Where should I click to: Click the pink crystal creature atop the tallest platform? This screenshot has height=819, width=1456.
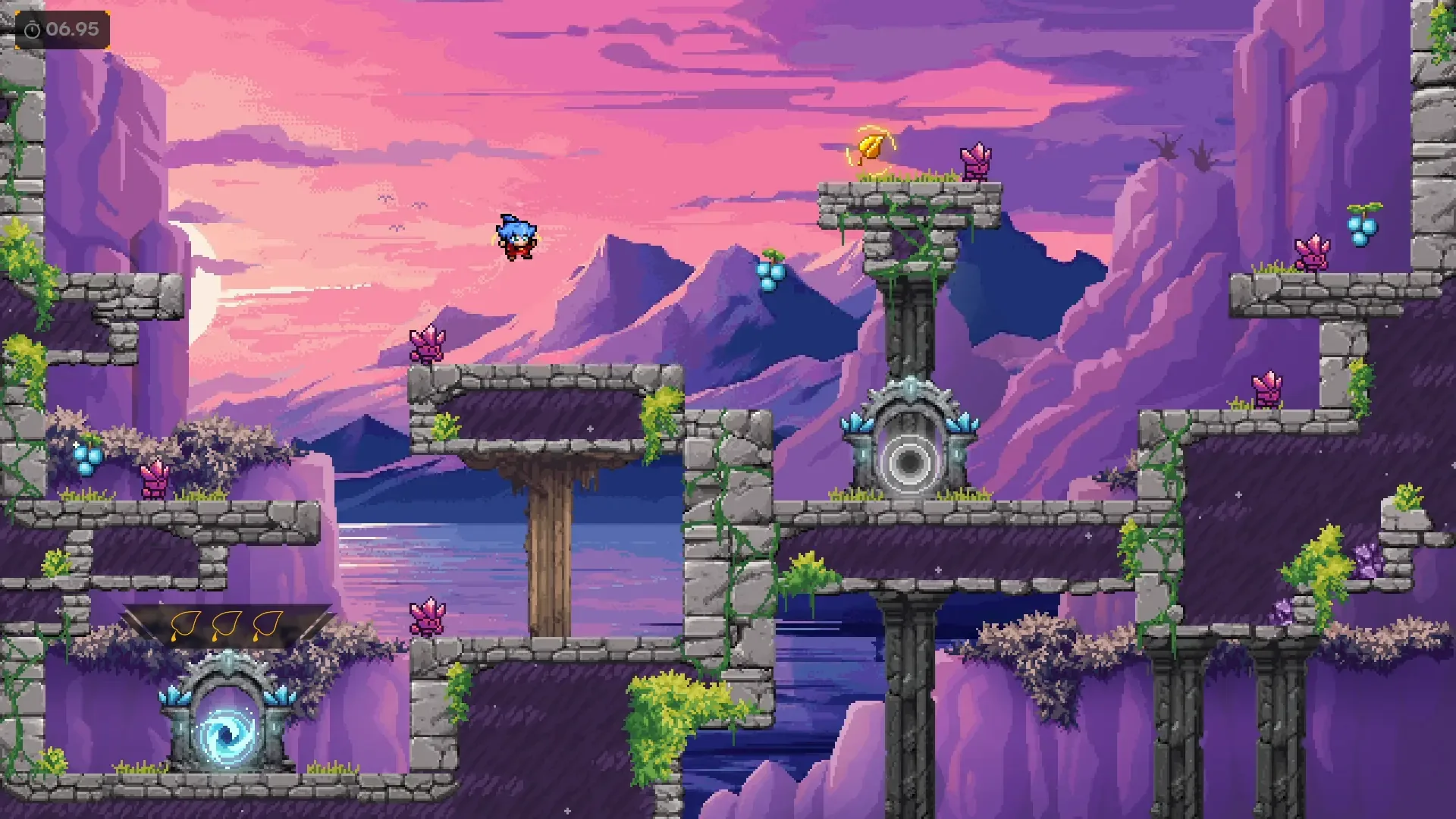[977, 162]
